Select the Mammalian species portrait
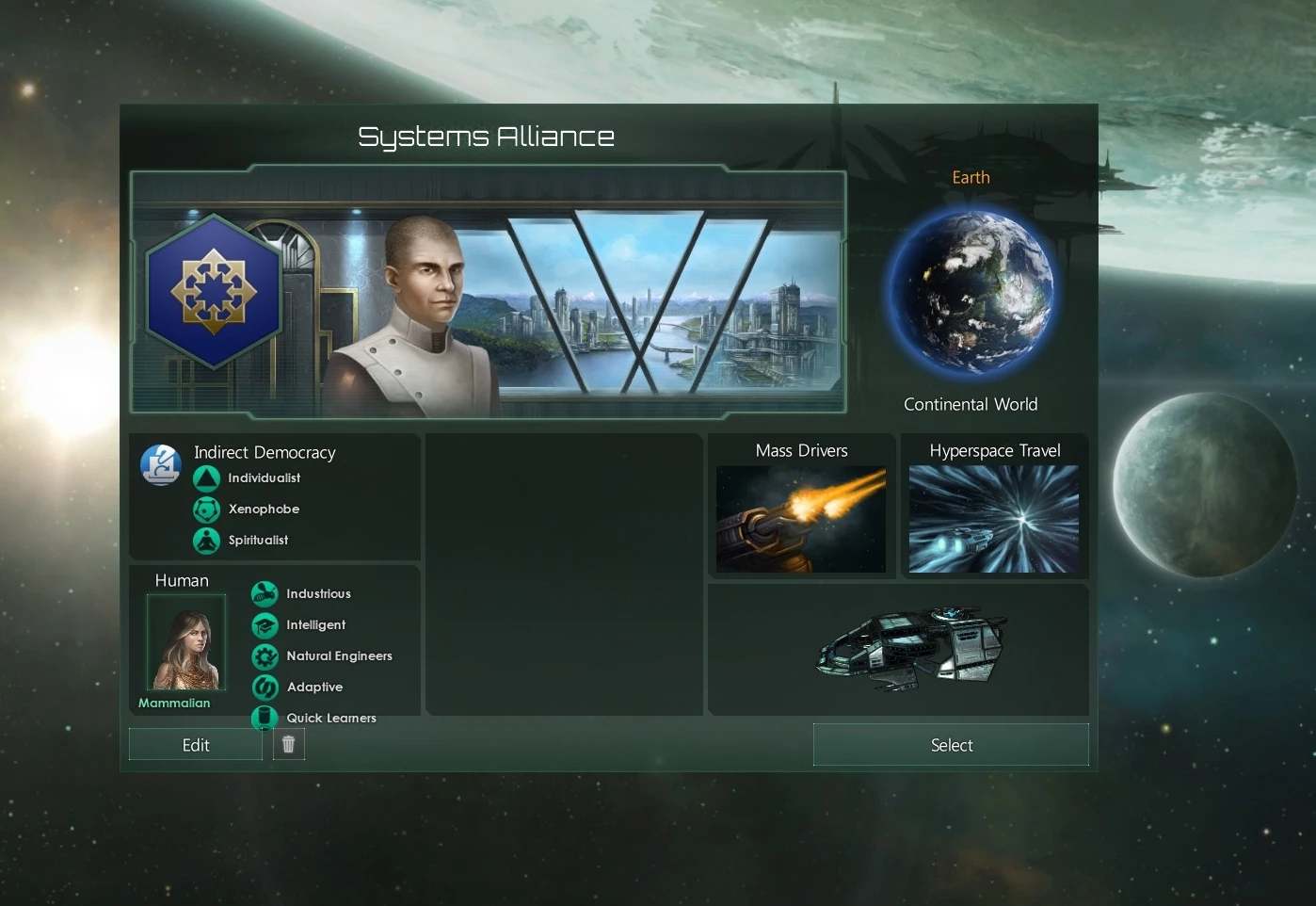The height and width of the screenshot is (906, 1316). pos(185,641)
